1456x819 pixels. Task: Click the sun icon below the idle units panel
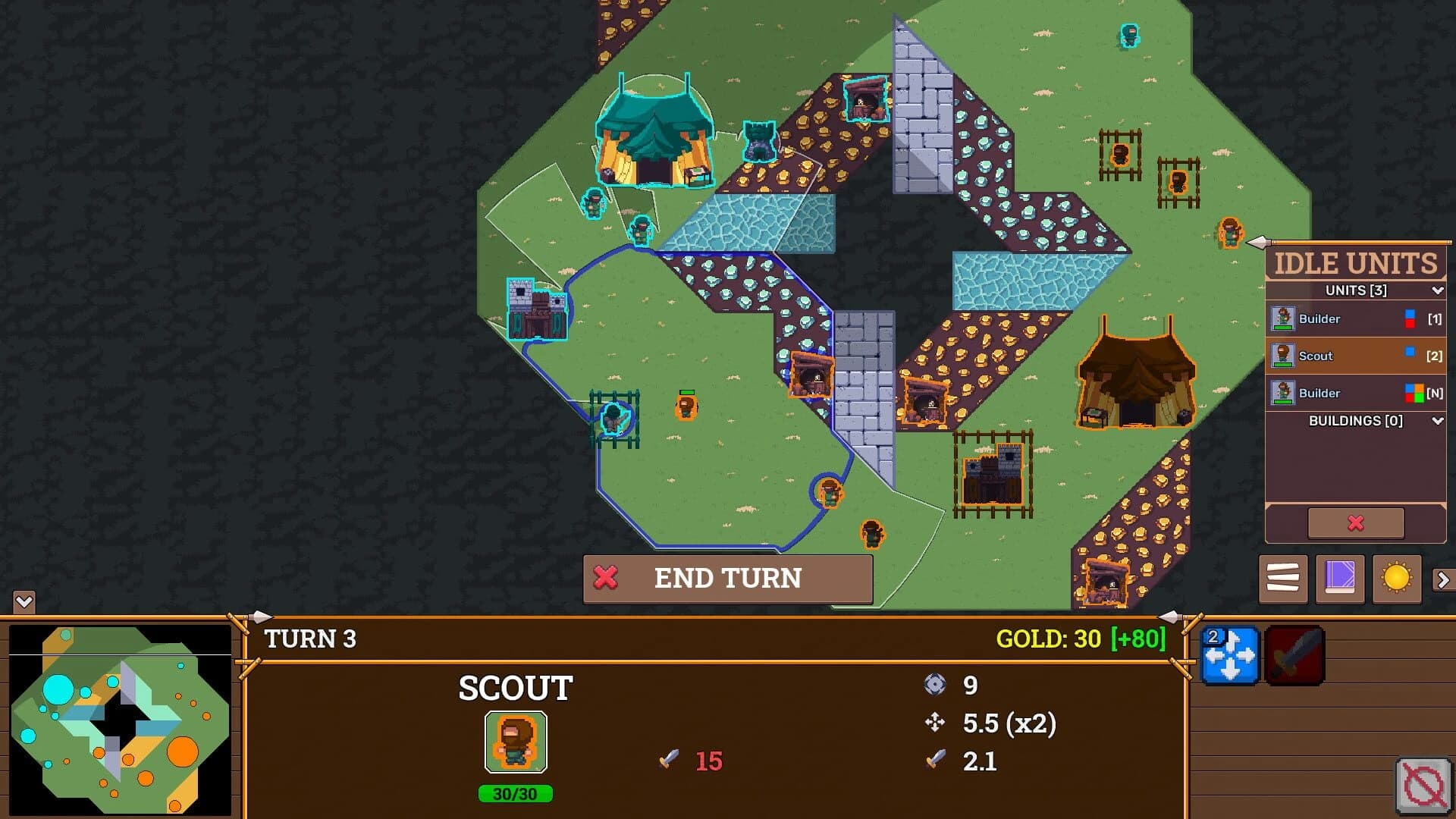point(1397,580)
